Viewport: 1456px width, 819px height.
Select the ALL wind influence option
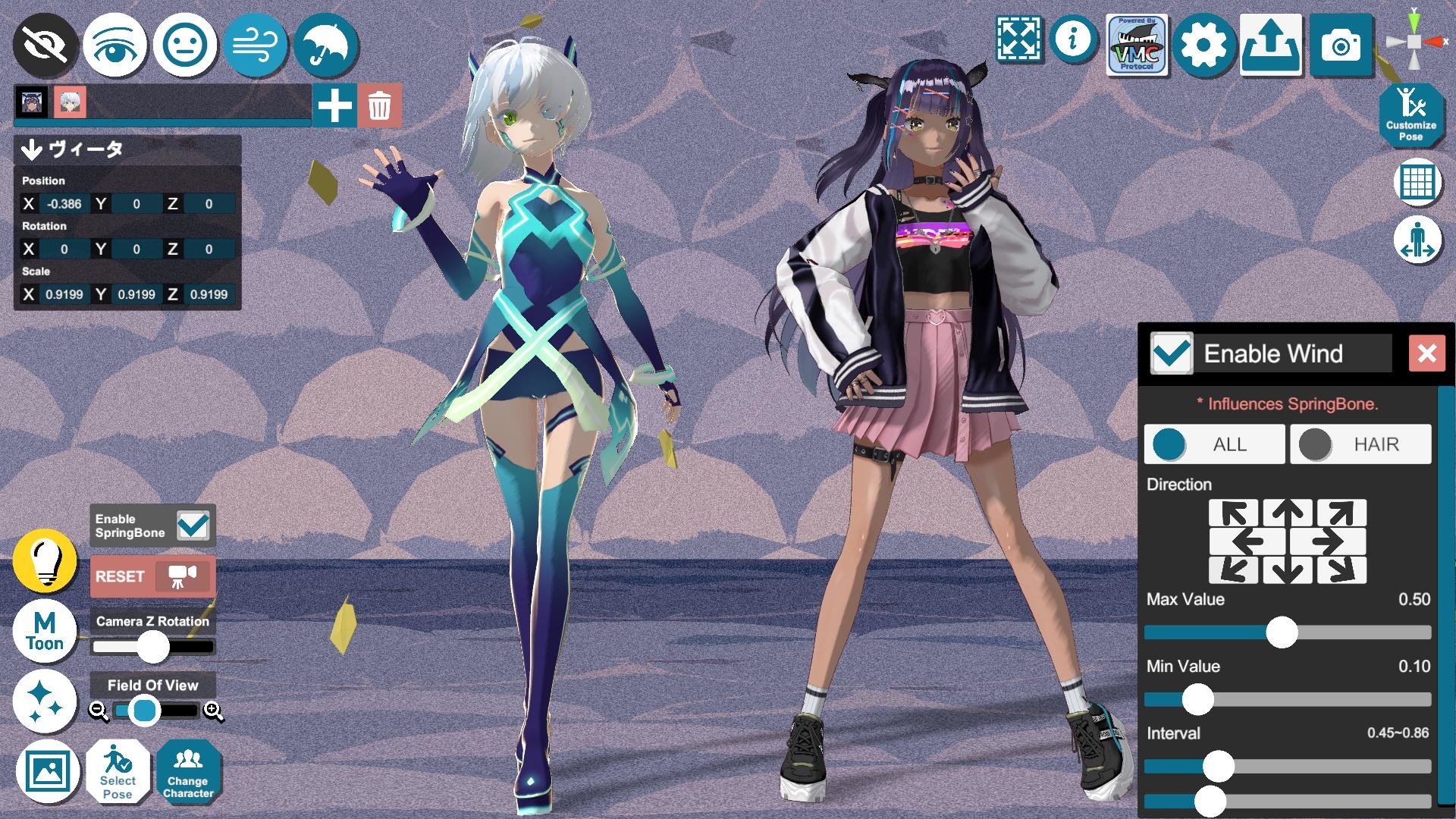(1213, 444)
